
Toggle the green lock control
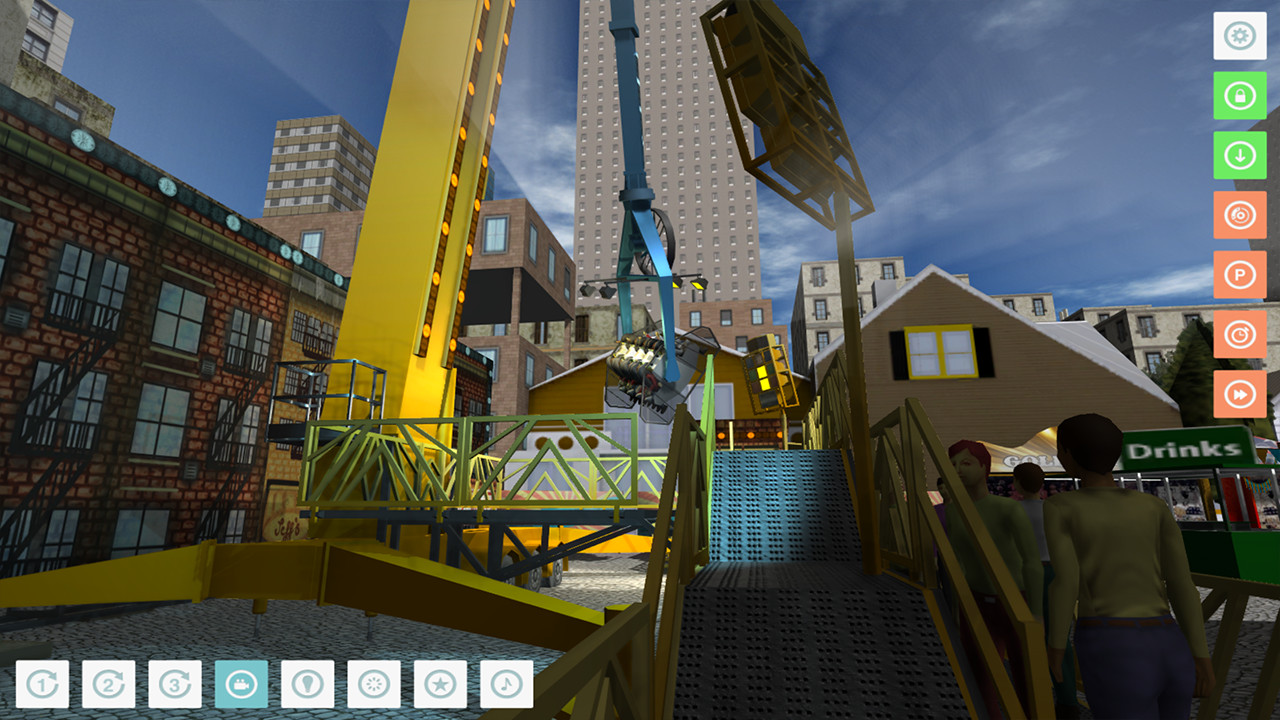(x=1240, y=96)
